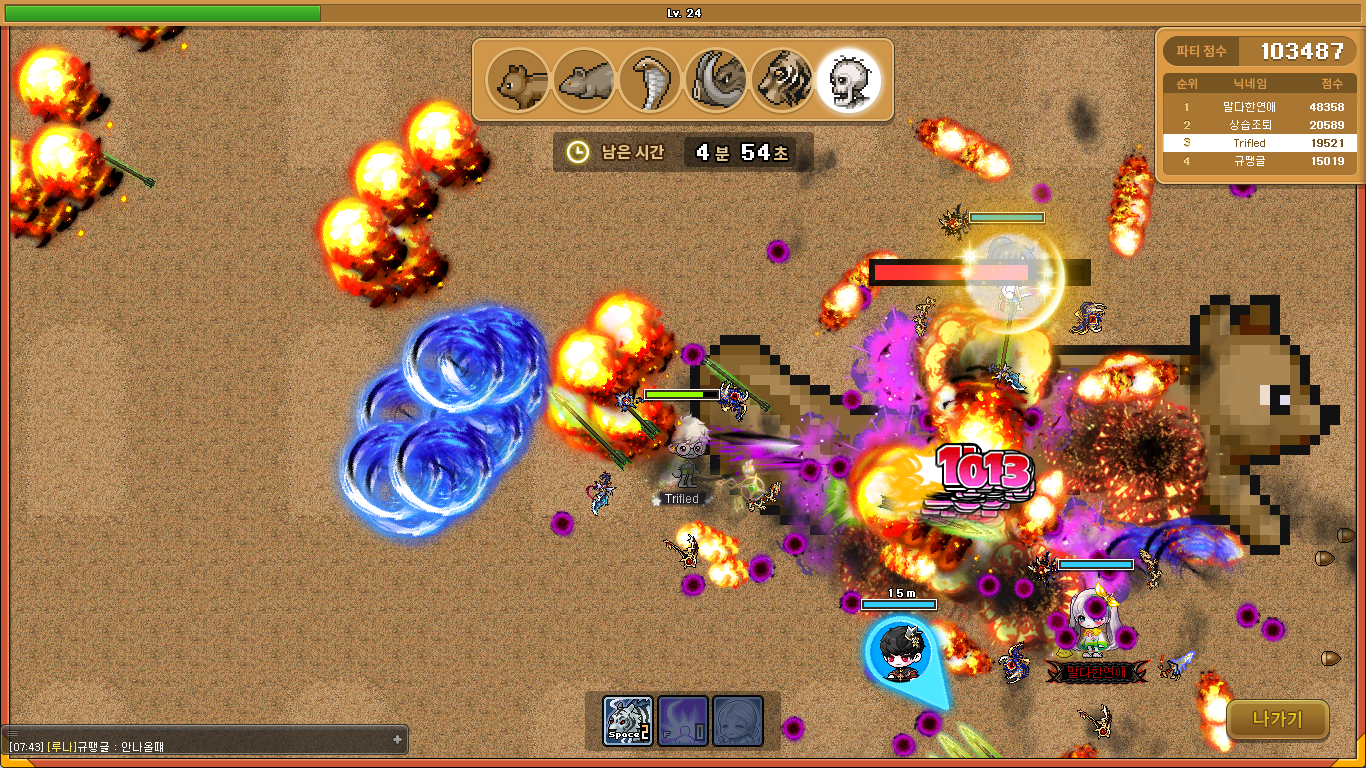Select the rank 1 player row
1366x768 pixels.
click(x=1259, y=106)
